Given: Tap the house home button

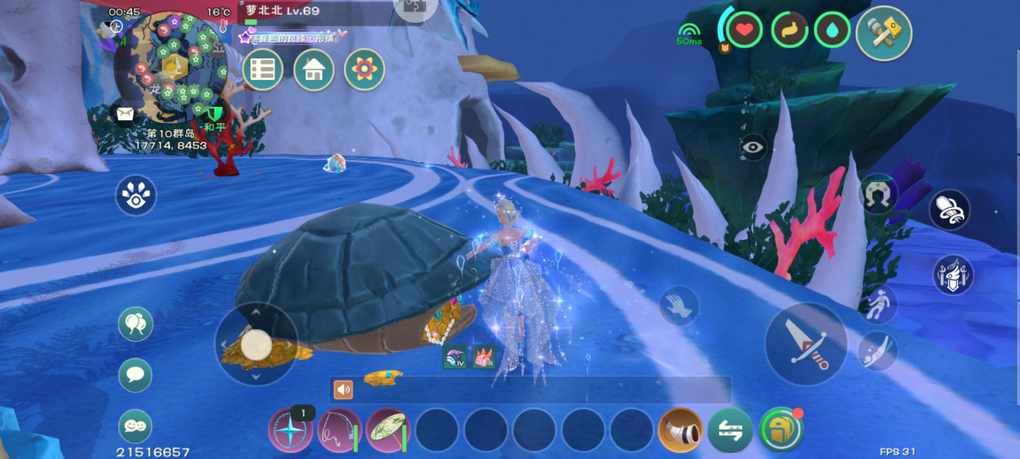Looking at the screenshot, I should (x=314, y=70).
